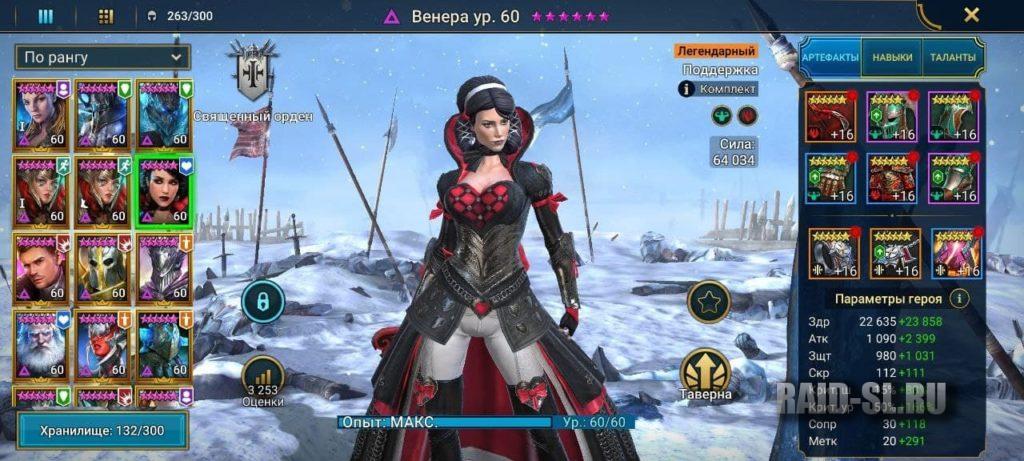
Task: Open the Артефакты tab
Action: click(830, 57)
